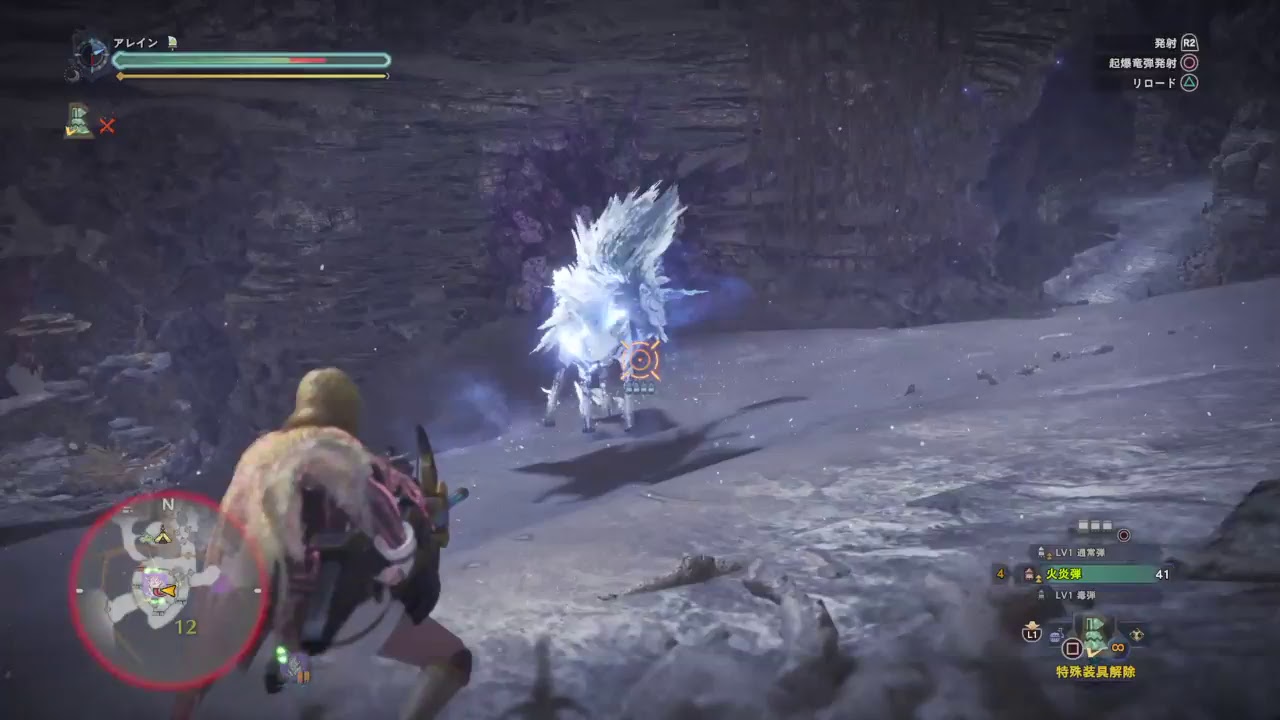
Task: Toggle the 特殊装具解除 specialized tool option
Action: (x=1096, y=671)
